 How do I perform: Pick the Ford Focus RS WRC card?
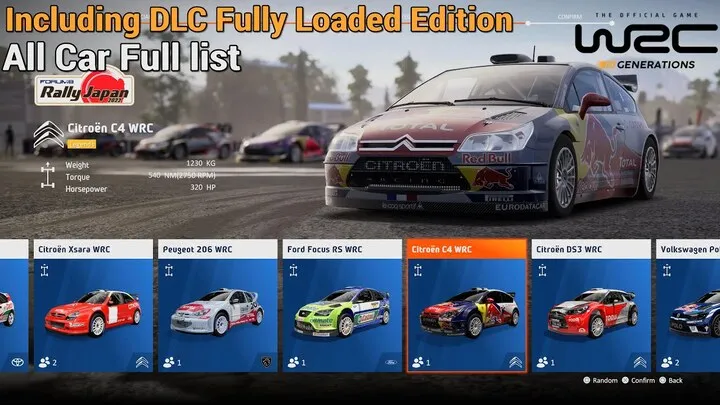[341, 306]
